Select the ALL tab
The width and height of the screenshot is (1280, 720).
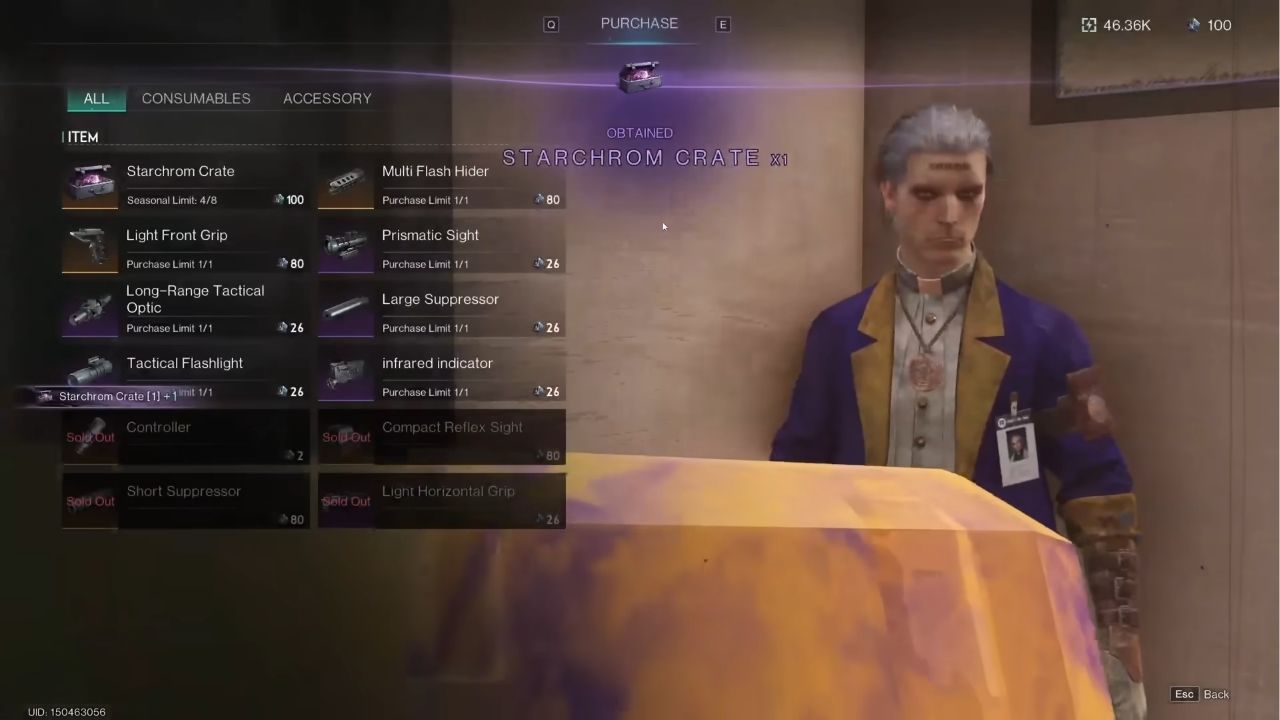pos(96,98)
